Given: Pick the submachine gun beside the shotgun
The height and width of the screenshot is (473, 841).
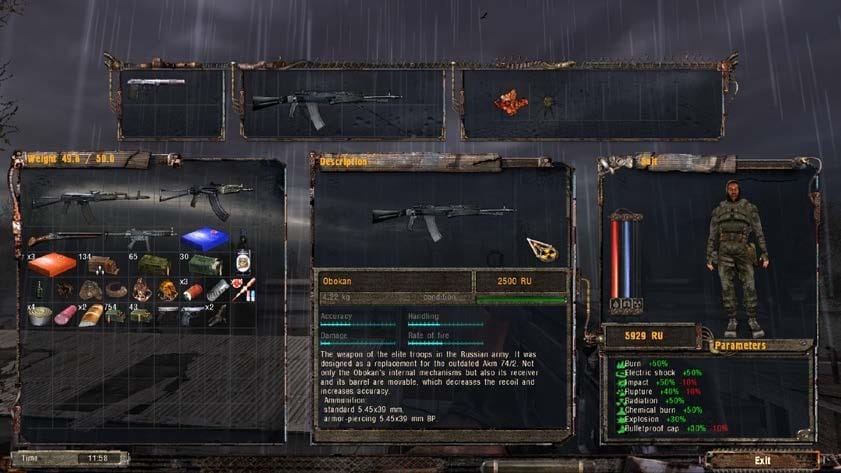Looking at the screenshot, I should [141, 238].
